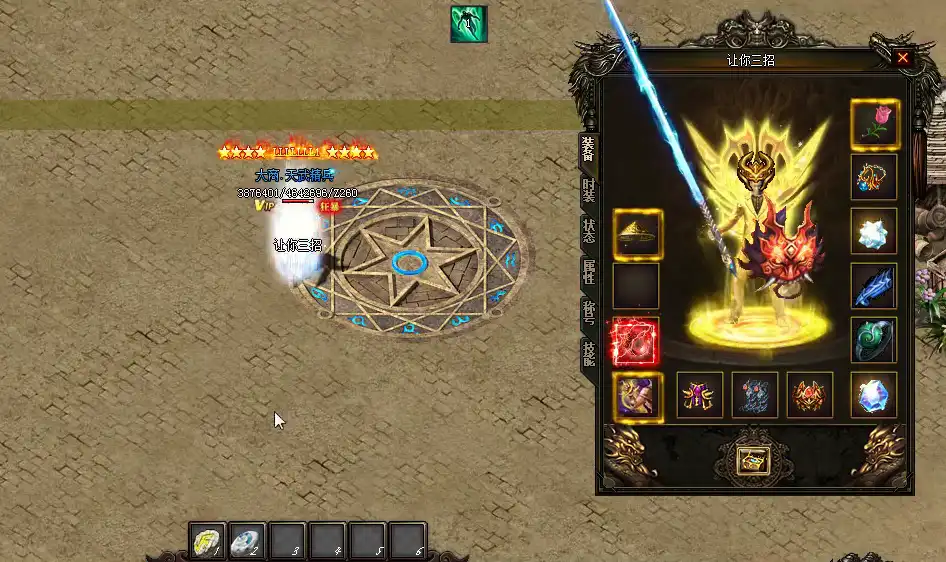Click the green jade ring slot
The height and width of the screenshot is (562, 946).
(874, 340)
